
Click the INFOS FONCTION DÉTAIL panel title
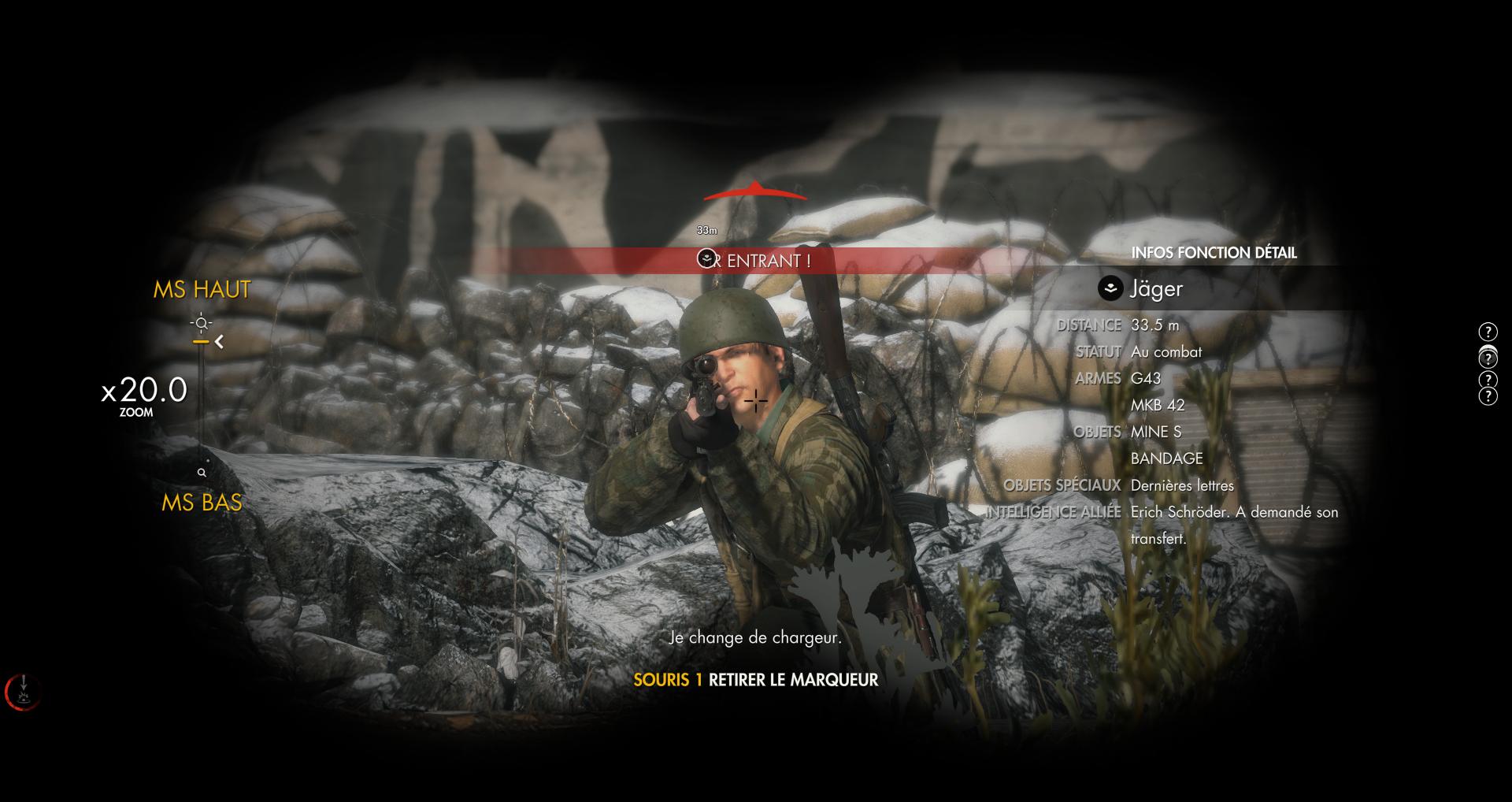1214,253
